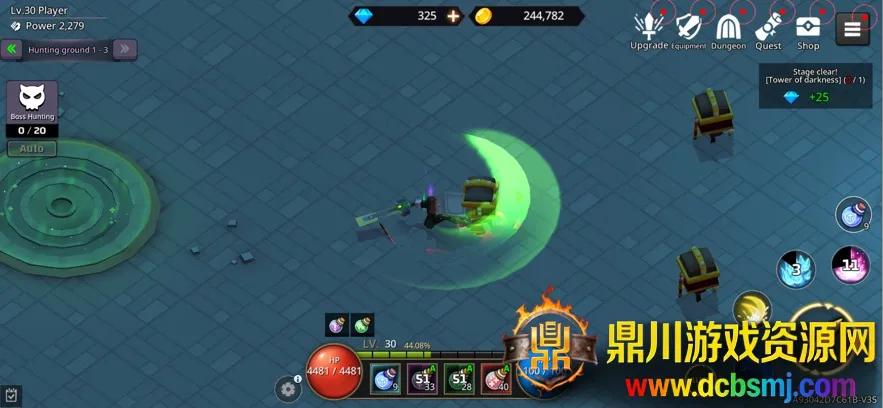883x408 pixels.
Task: Open the hamburger main menu
Action: [852, 28]
